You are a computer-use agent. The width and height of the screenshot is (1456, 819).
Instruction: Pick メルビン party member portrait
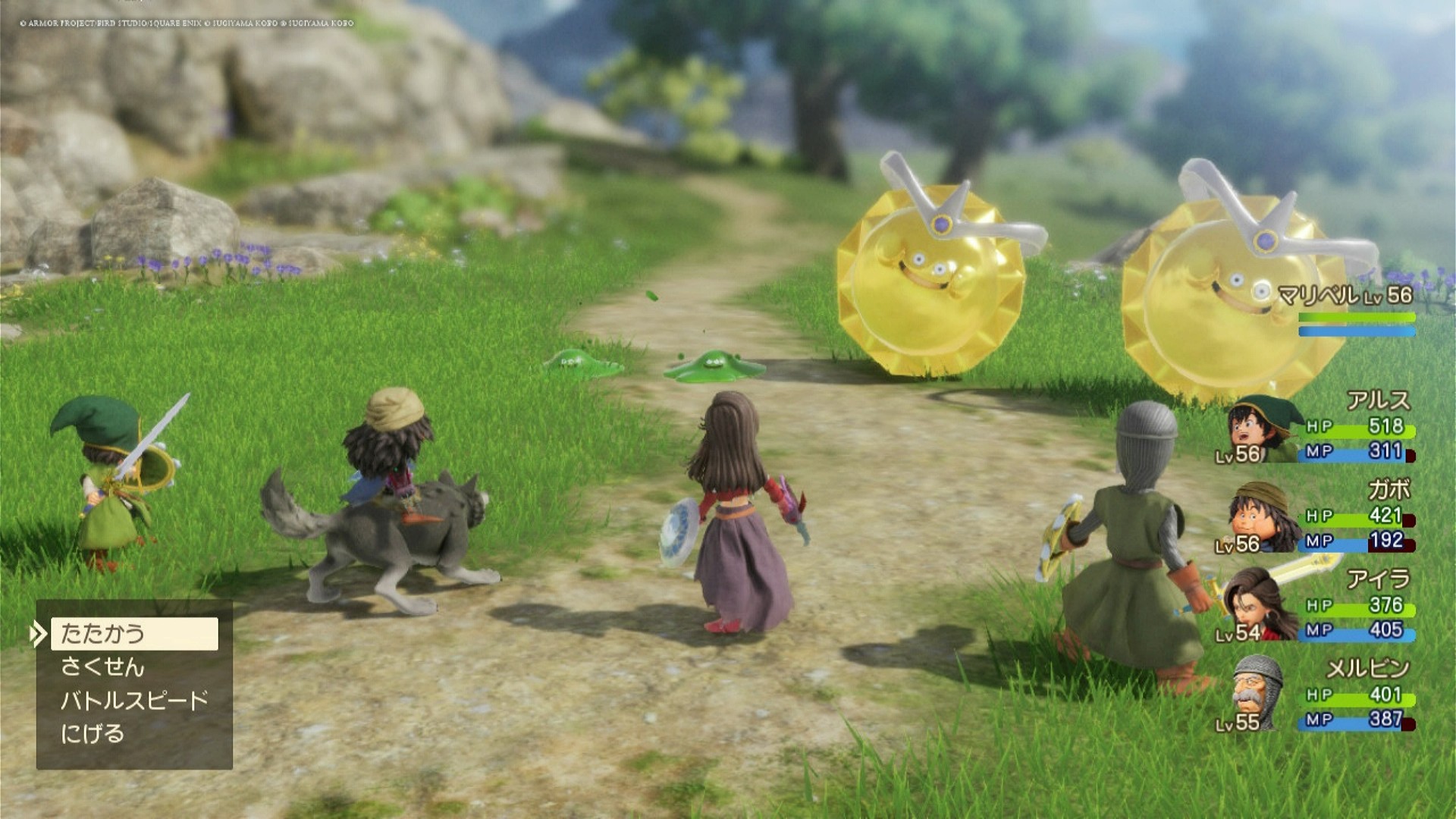coord(1255,694)
